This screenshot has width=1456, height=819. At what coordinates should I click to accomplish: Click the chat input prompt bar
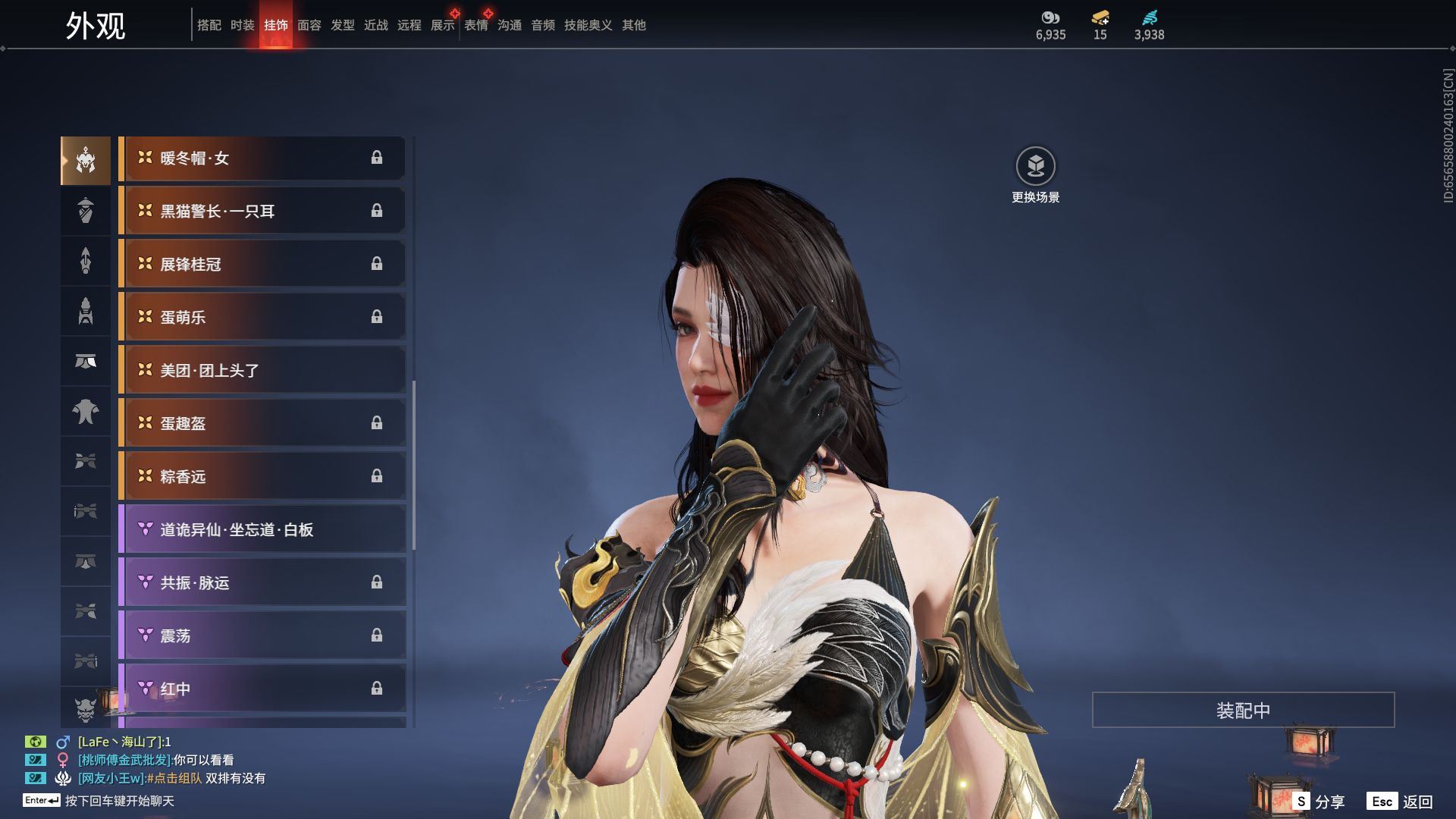(119, 801)
